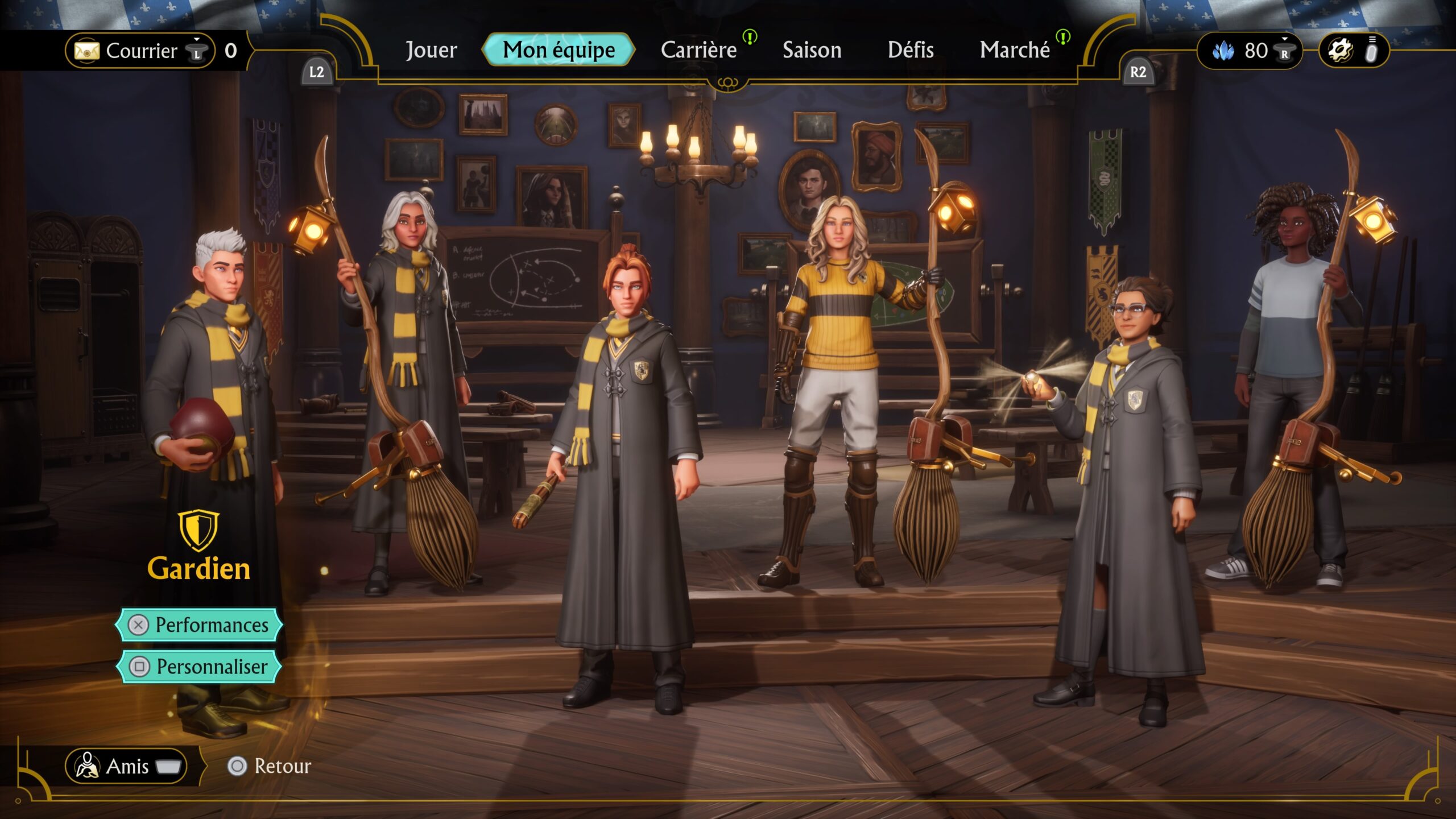The image size is (1456, 819).
Task: Open the Courrier mailbox
Action: click(x=140, y=51)
